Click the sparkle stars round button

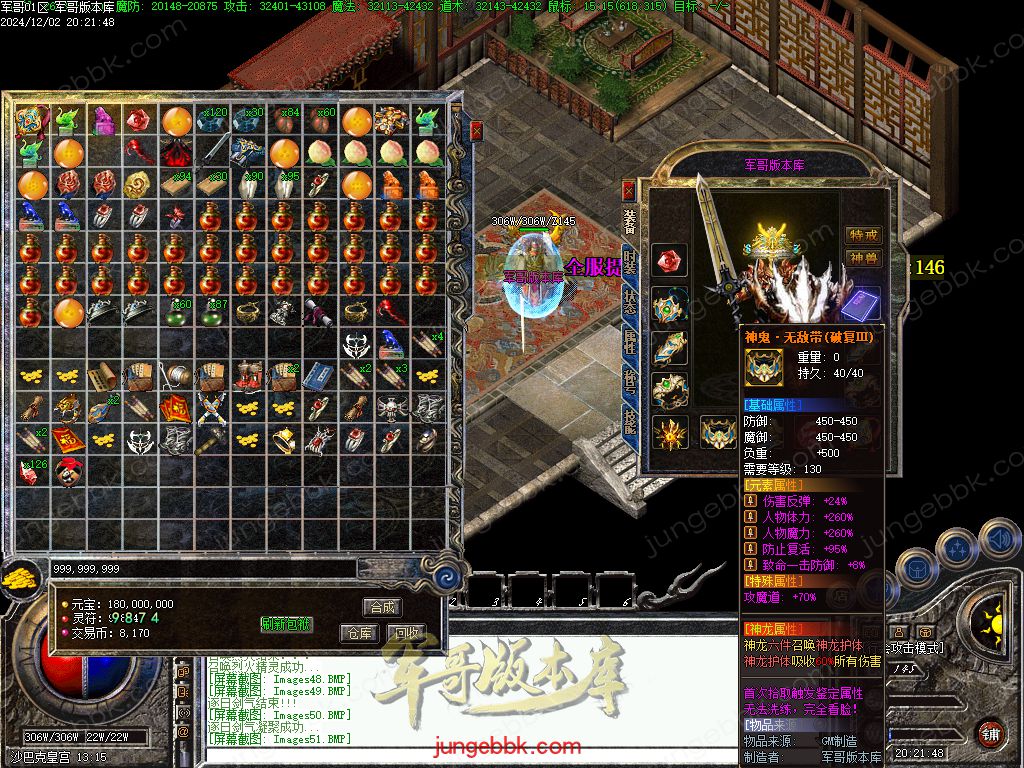955,548
